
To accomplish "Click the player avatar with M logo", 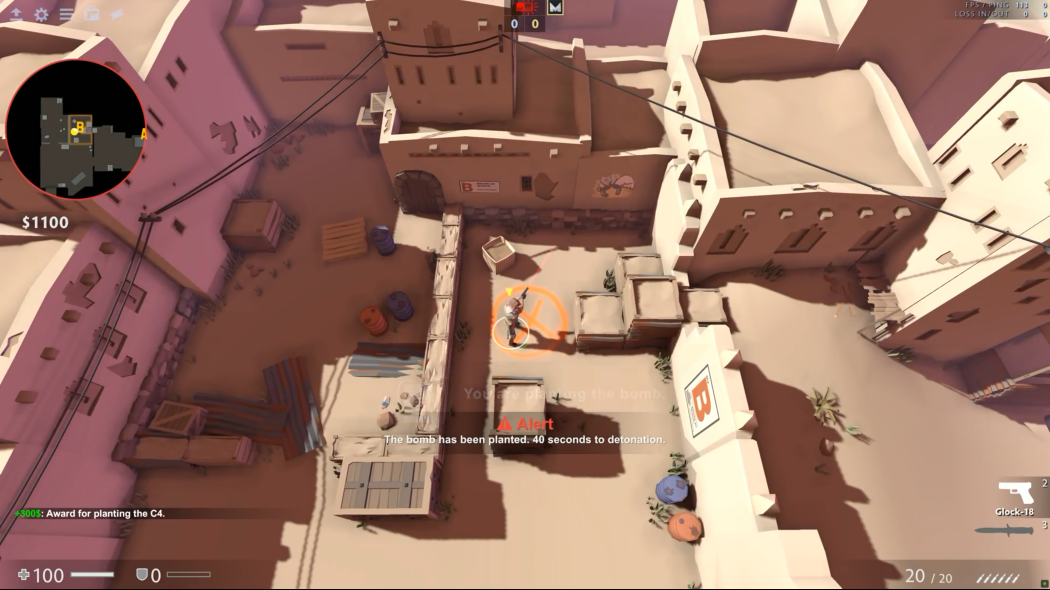I will 556,7.
